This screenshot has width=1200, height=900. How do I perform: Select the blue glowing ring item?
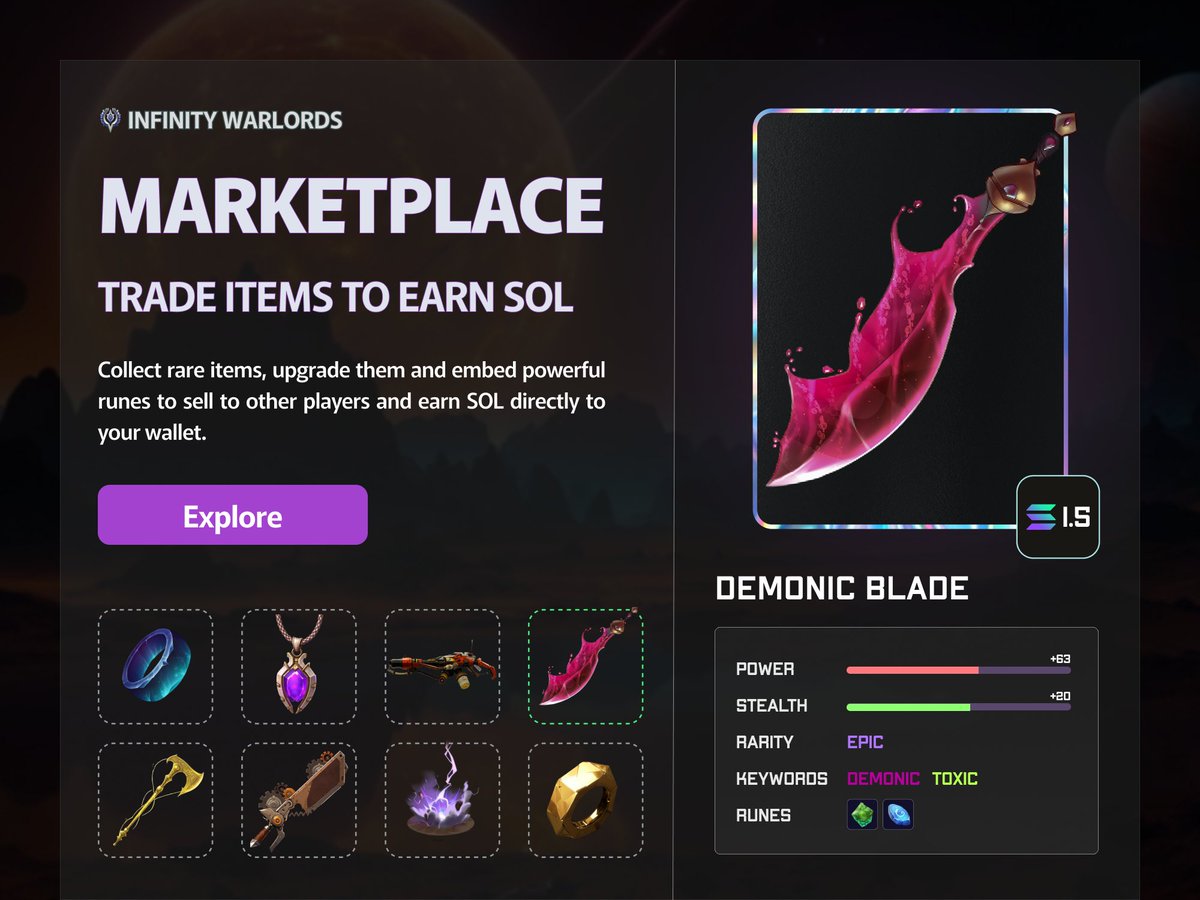pyautogui.click(x=155, y=667)
